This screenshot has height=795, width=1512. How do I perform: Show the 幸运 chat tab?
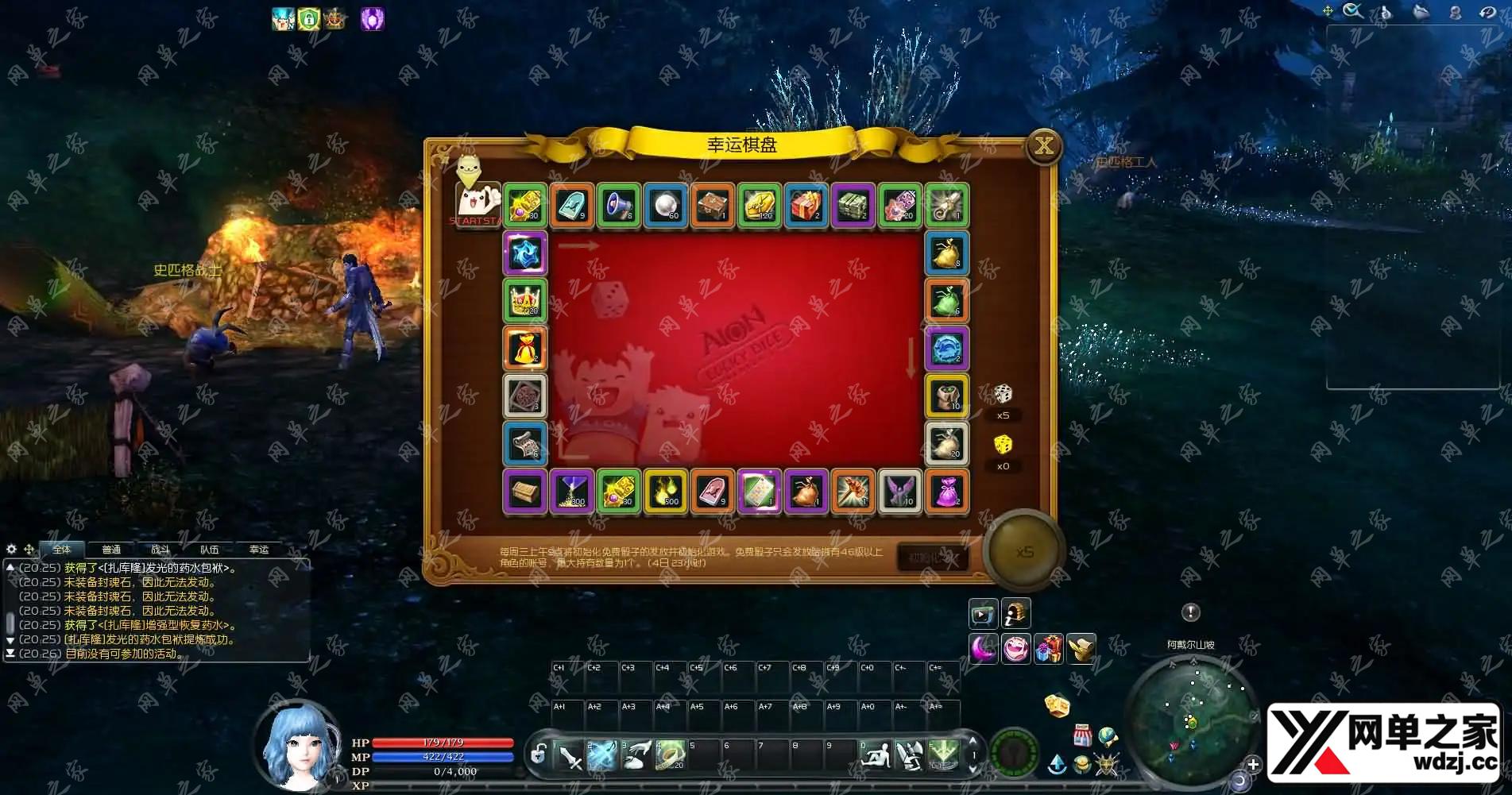(x=259, y=549)
